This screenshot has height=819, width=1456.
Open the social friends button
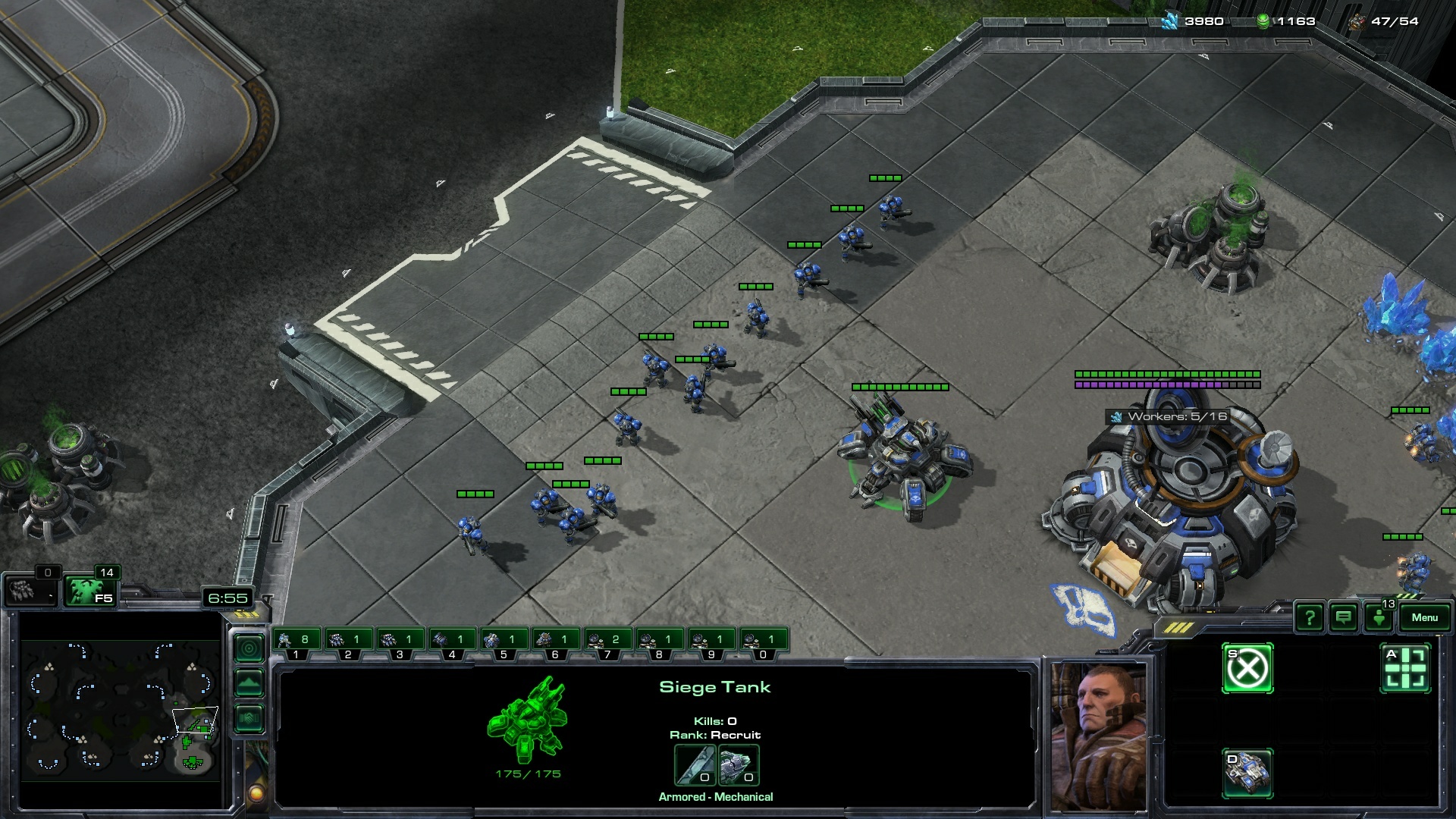pos(1379,618)
